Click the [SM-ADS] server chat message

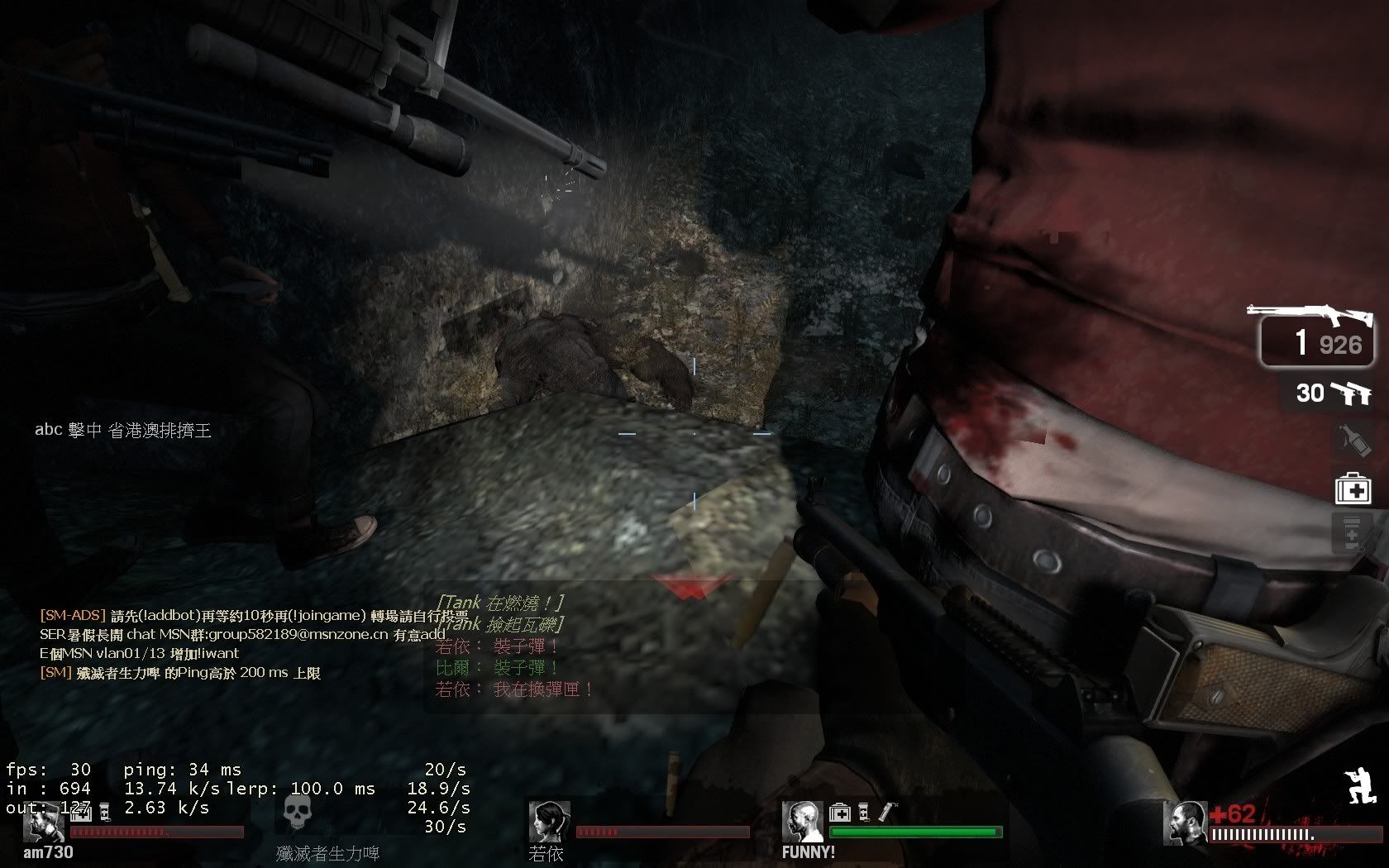(x=253, y=616)
